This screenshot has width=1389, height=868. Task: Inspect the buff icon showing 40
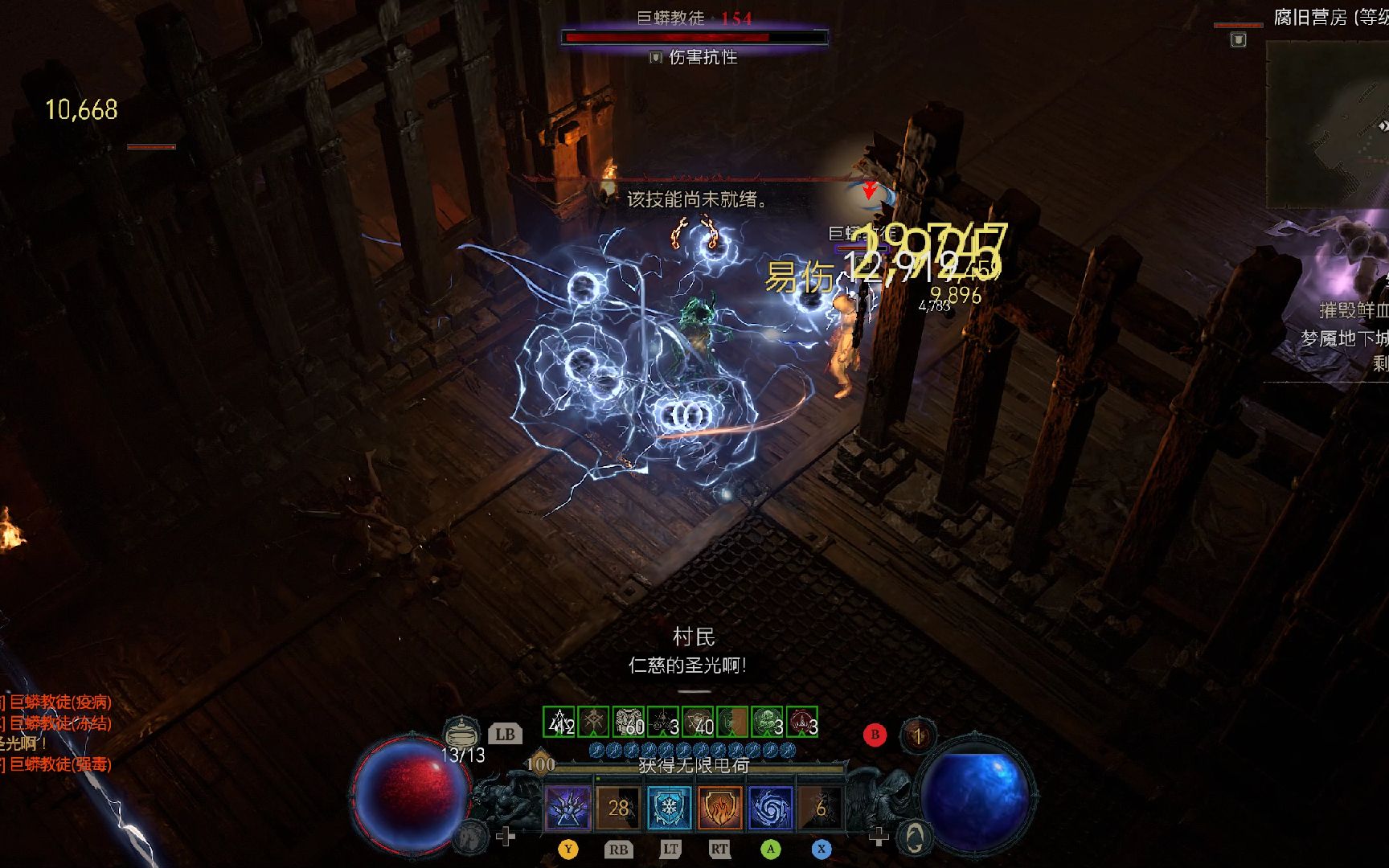coord(698,722)
